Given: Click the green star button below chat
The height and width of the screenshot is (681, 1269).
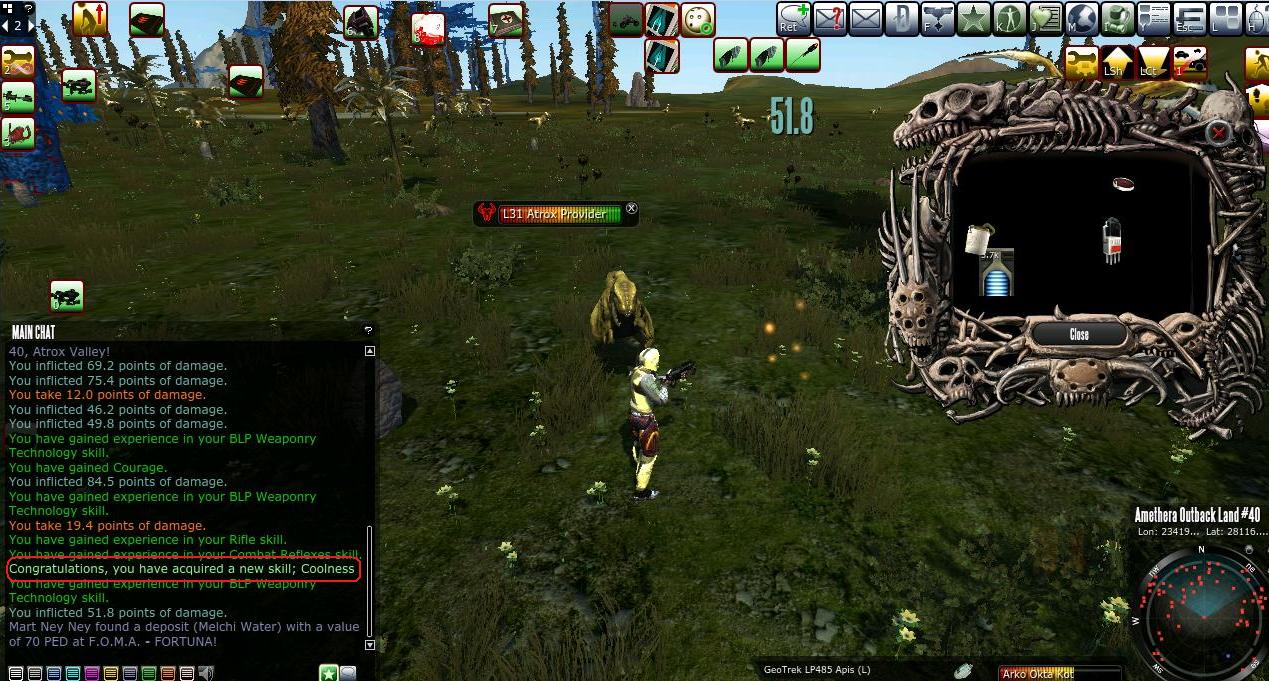Looking at the screenshot, I should (x=328, y=673).
